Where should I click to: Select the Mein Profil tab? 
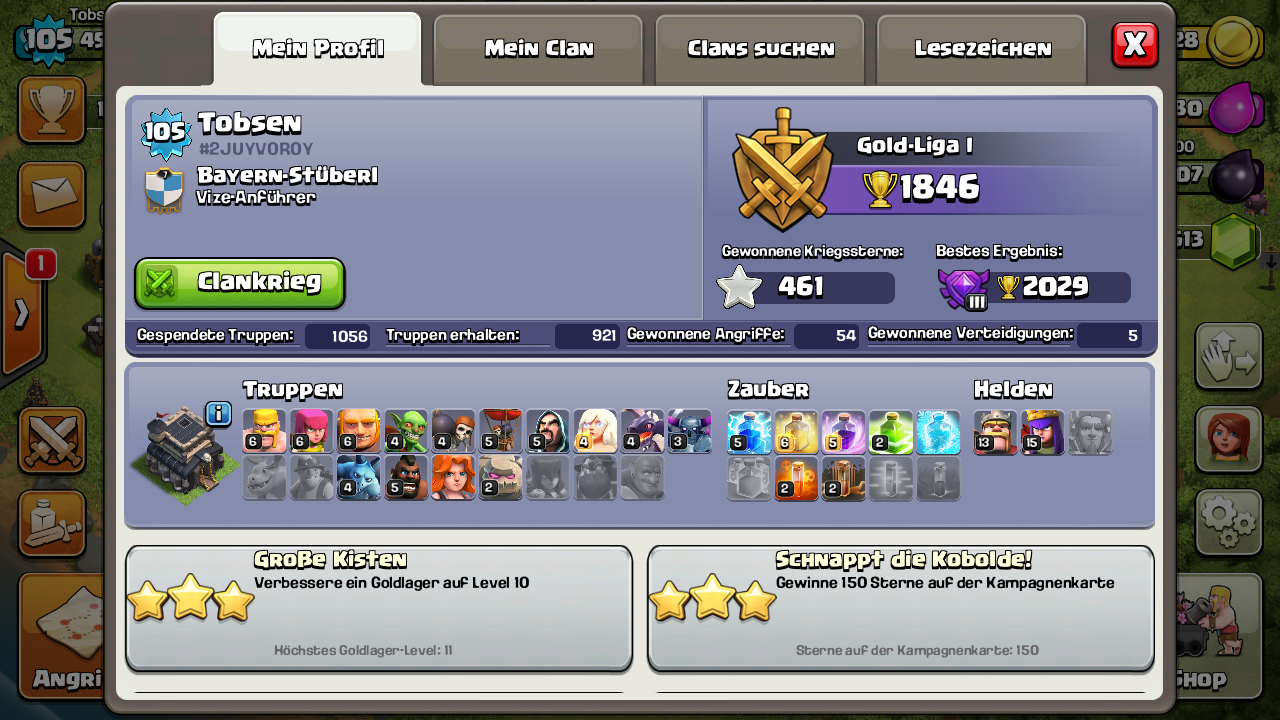(318, 48)
